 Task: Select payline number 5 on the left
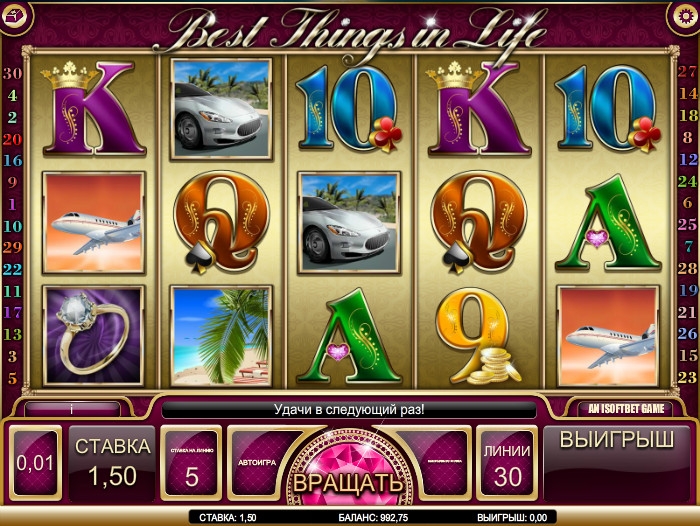tap(13, 378)
